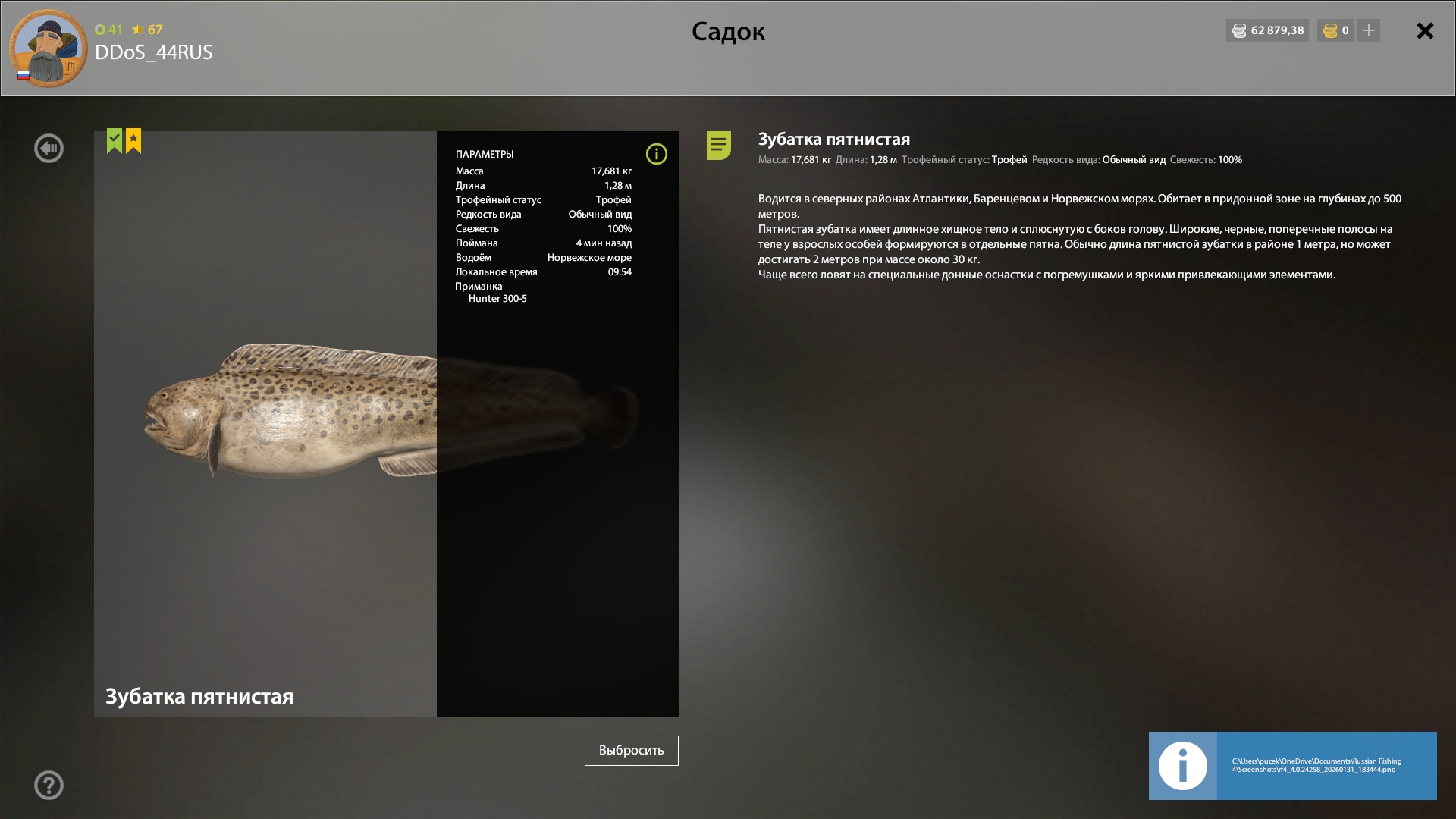Open help via the question mark icon
The height and width of the screenshot is (819, 1456).
click(49, 786)
